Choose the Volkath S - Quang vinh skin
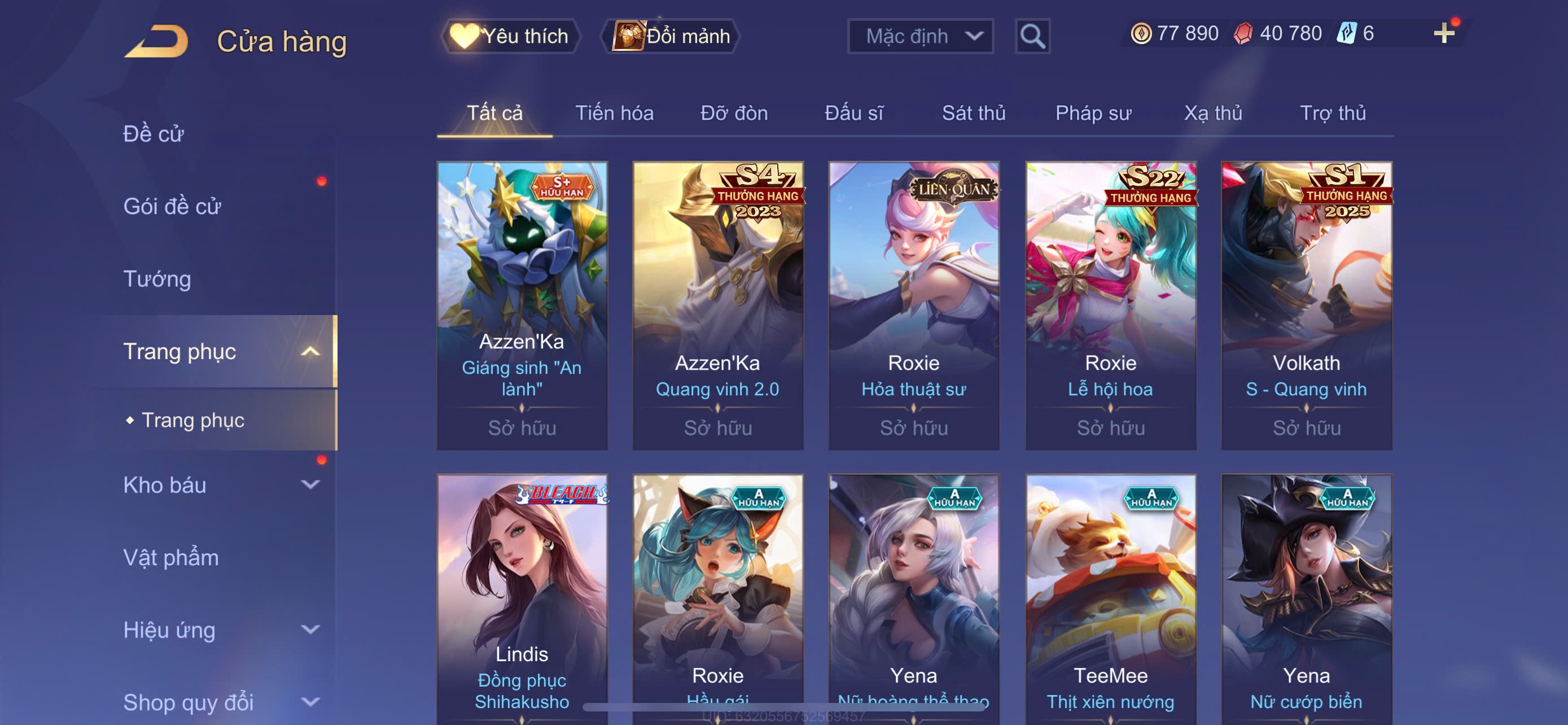 click(1306, 304)
